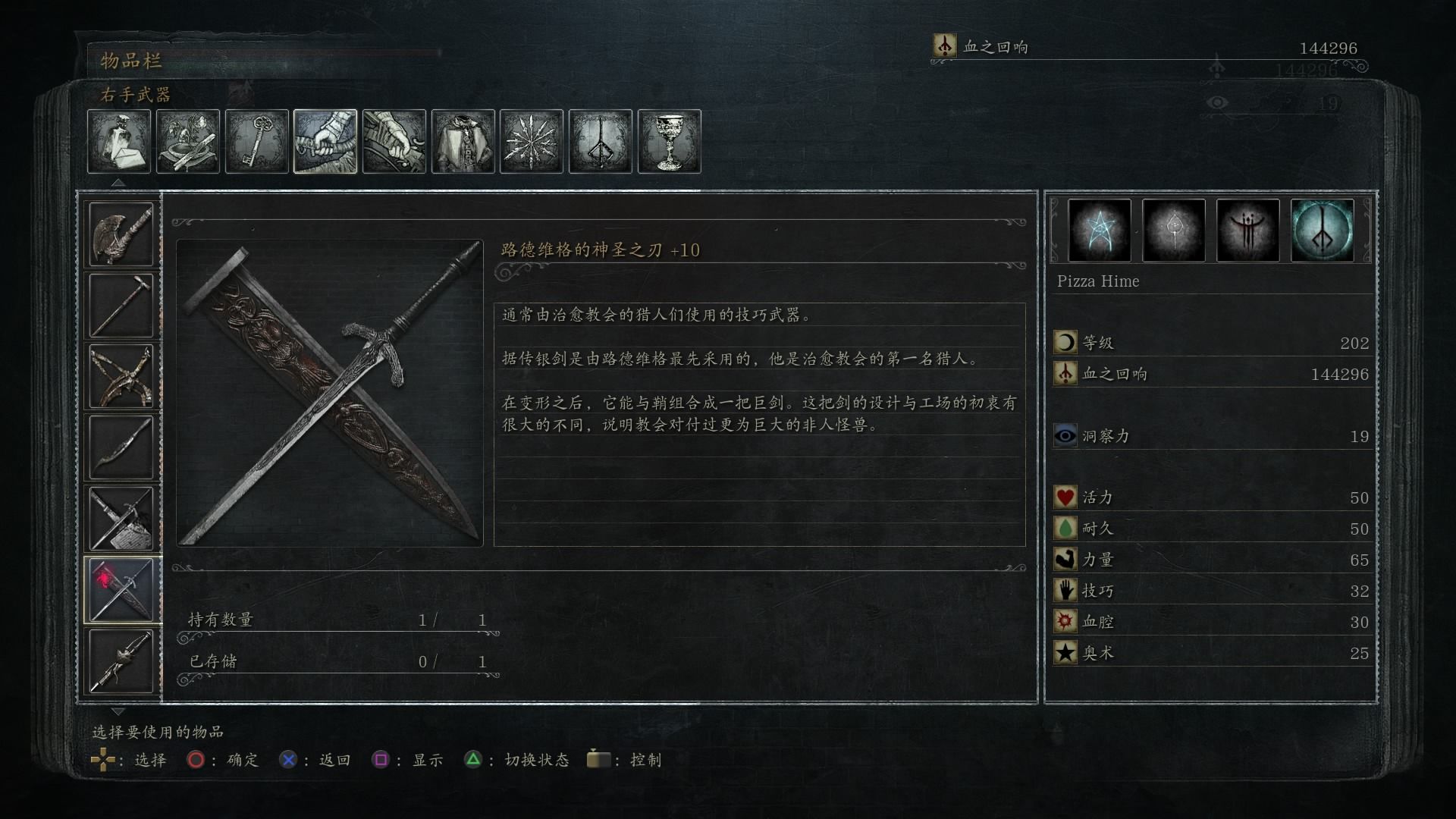Select the sword with stone slab slot
The image size is (1456, 819).
tap(121, 519)
